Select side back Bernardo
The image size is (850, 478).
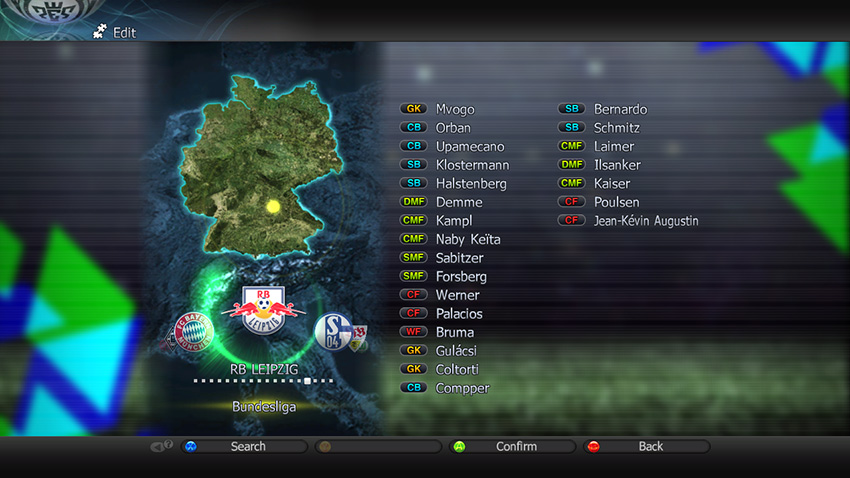tap(620, 109)
